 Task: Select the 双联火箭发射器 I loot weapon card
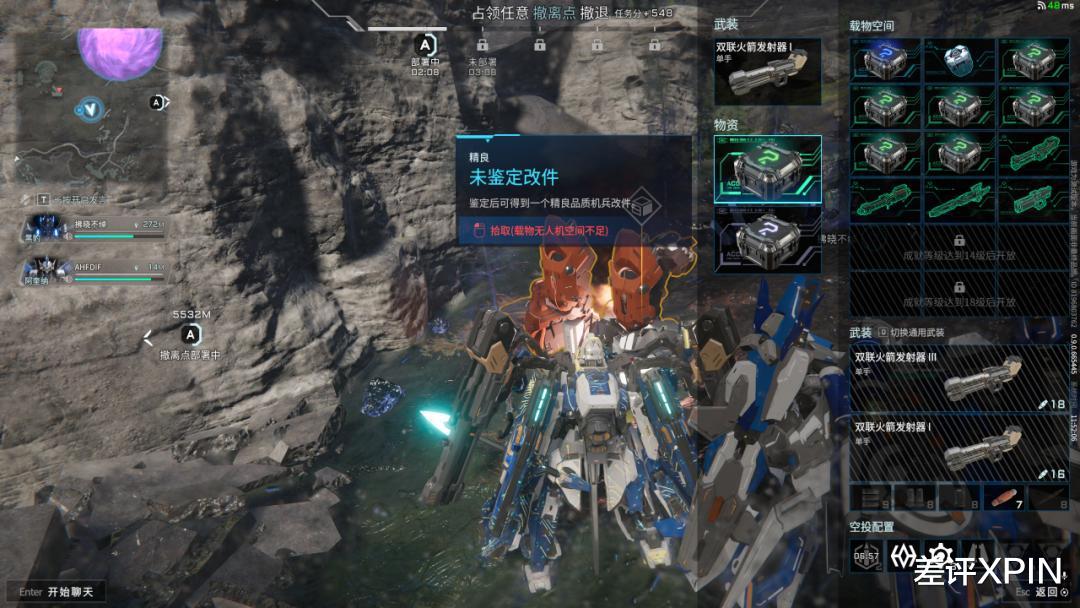767,72
